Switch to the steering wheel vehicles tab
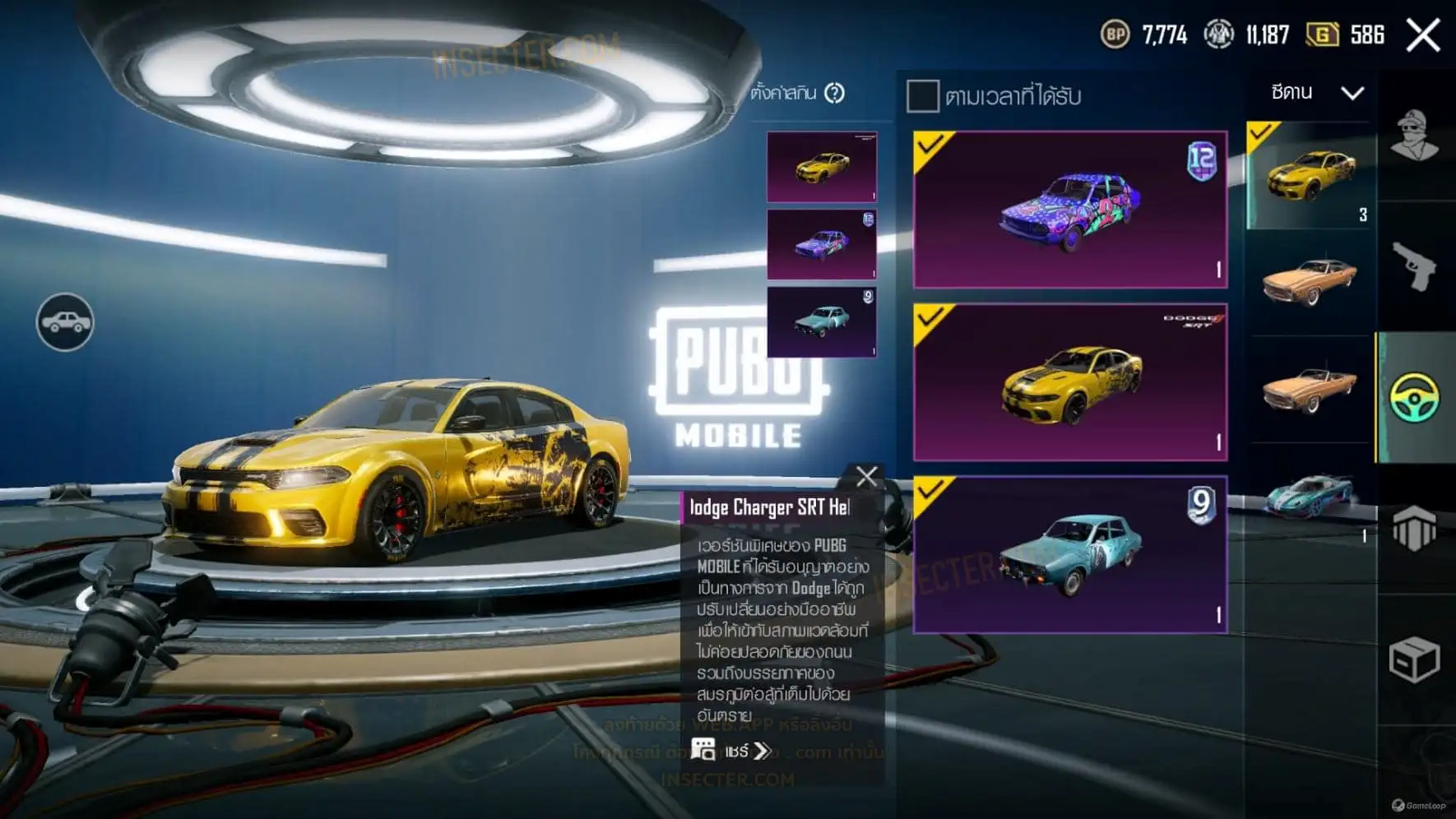The height and width of the screenshot is (819, 1456). click(x=1415, y=398)
